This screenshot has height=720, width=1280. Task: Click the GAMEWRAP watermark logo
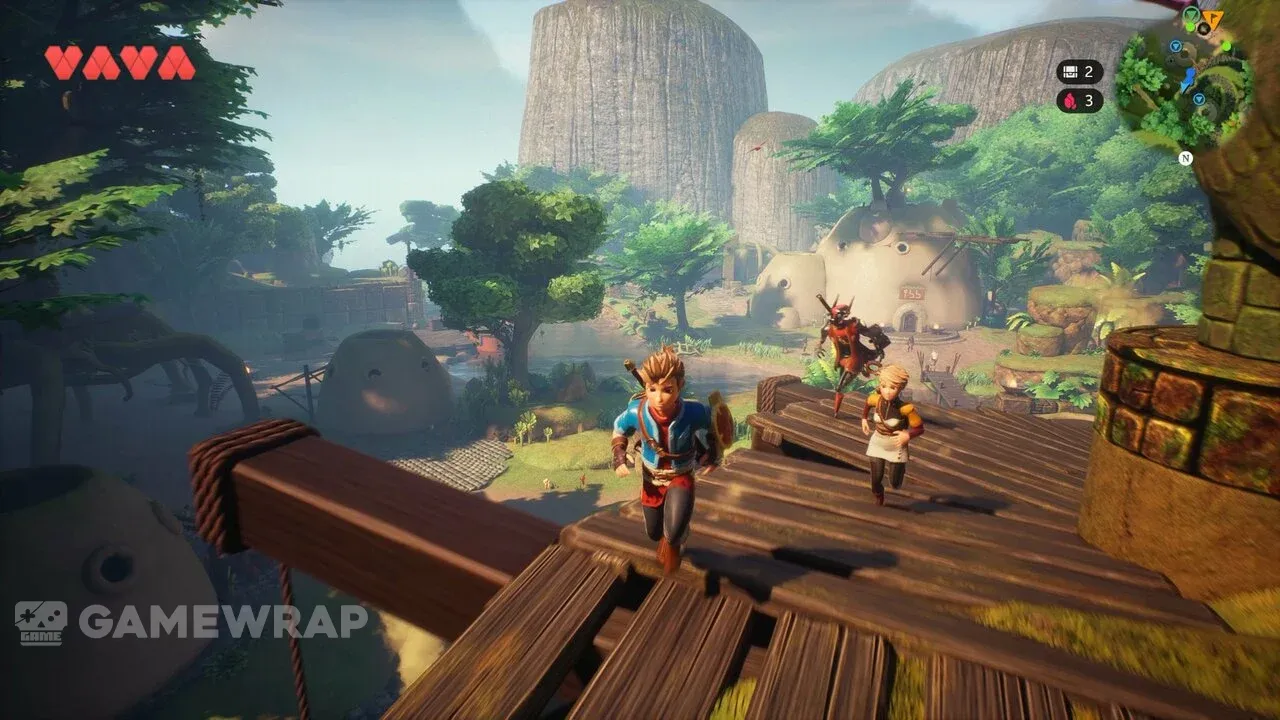coord(191,621)
